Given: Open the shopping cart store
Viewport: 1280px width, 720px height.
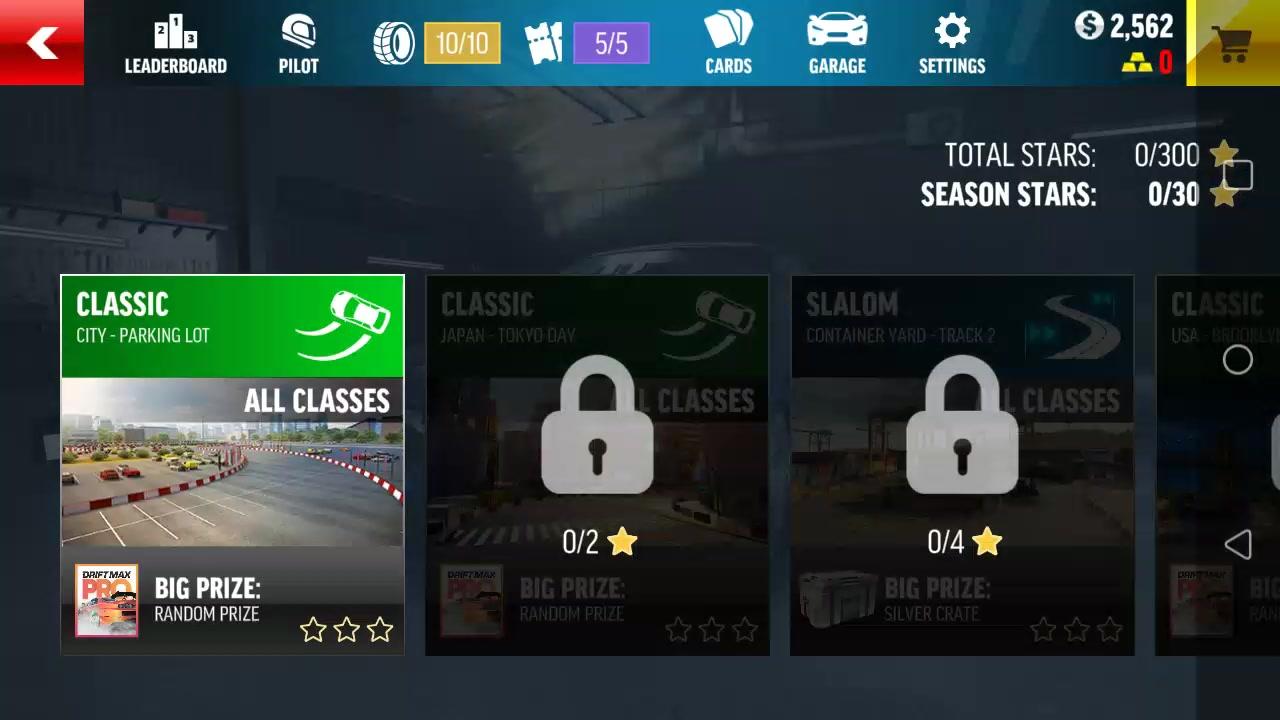Looking at the screenshot, I should pos(1232,43).
